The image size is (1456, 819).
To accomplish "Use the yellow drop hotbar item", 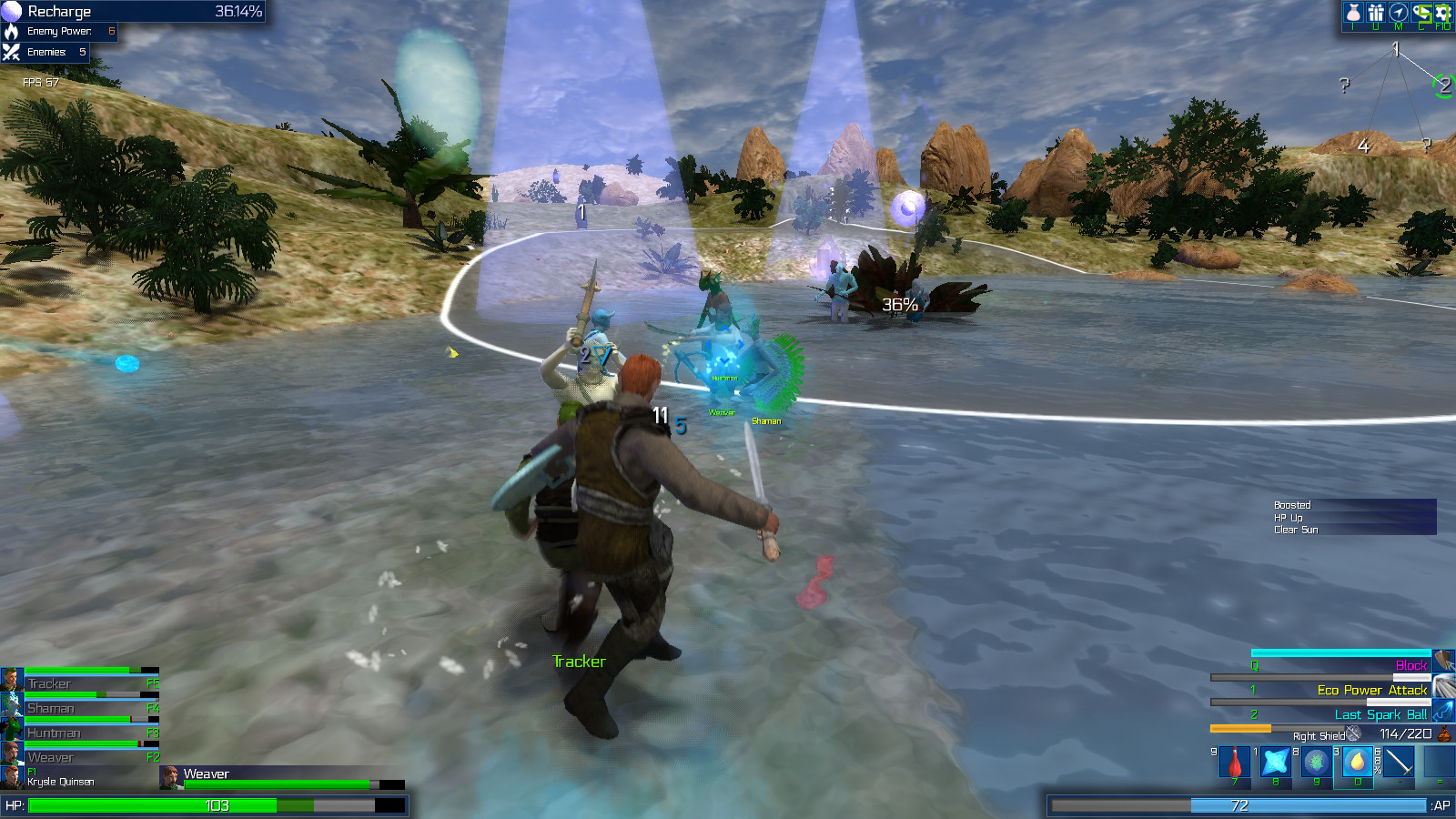I will [1356, 762].
